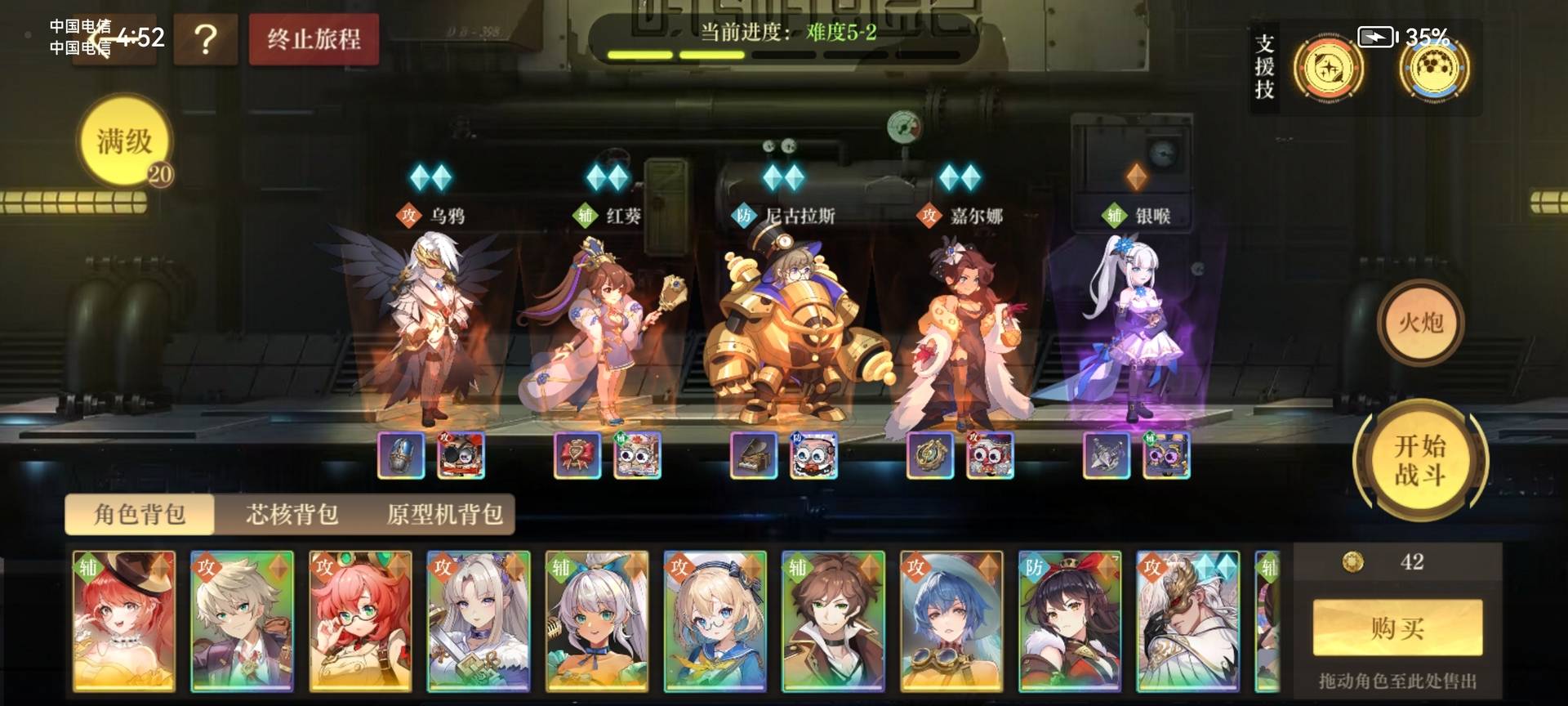Open the question mark help button

(205, 39)
